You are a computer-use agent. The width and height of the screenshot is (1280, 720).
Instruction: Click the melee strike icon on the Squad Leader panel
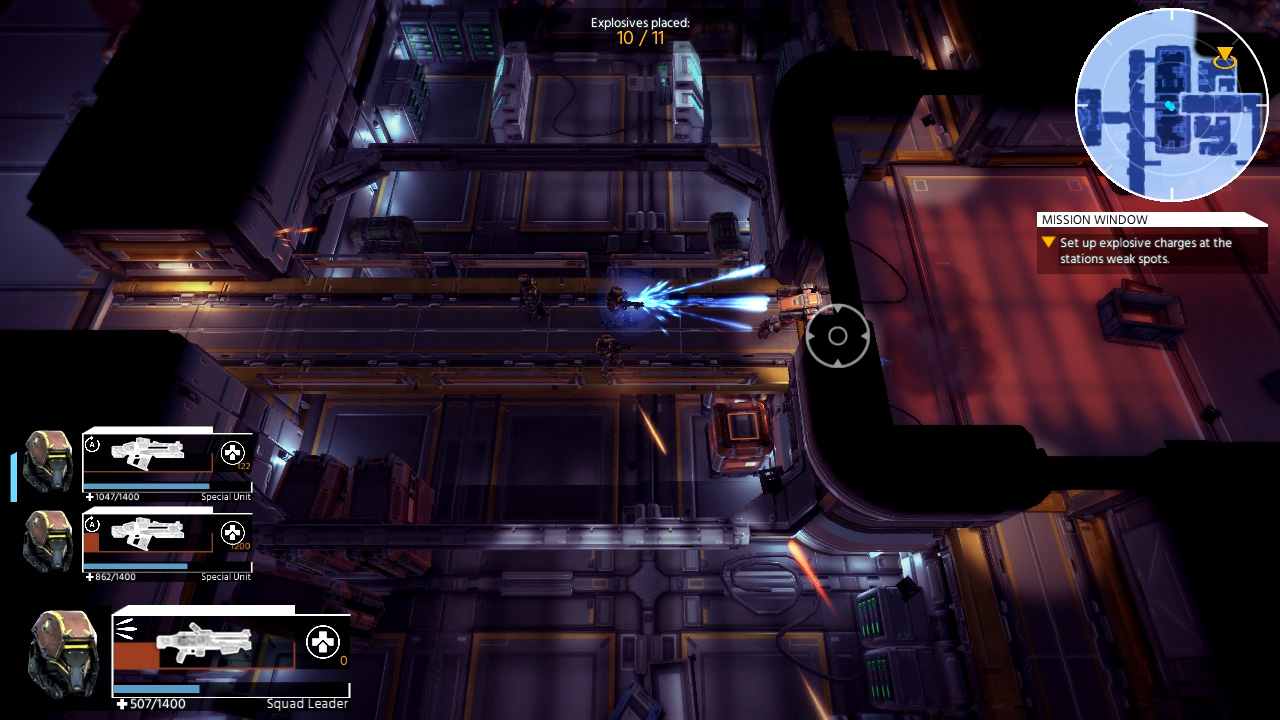123,627
